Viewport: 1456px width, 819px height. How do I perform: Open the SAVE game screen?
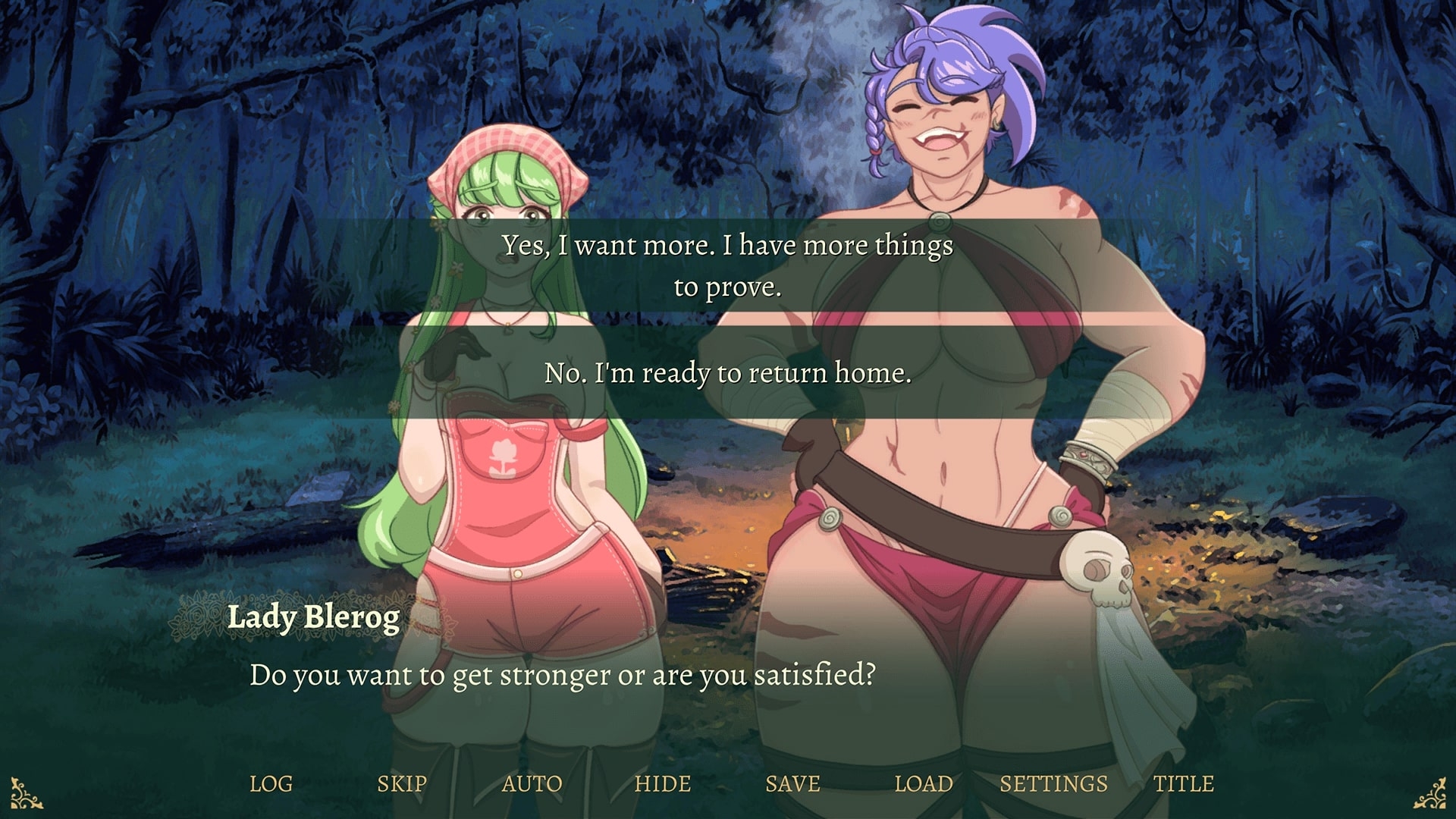click(792, 783)
